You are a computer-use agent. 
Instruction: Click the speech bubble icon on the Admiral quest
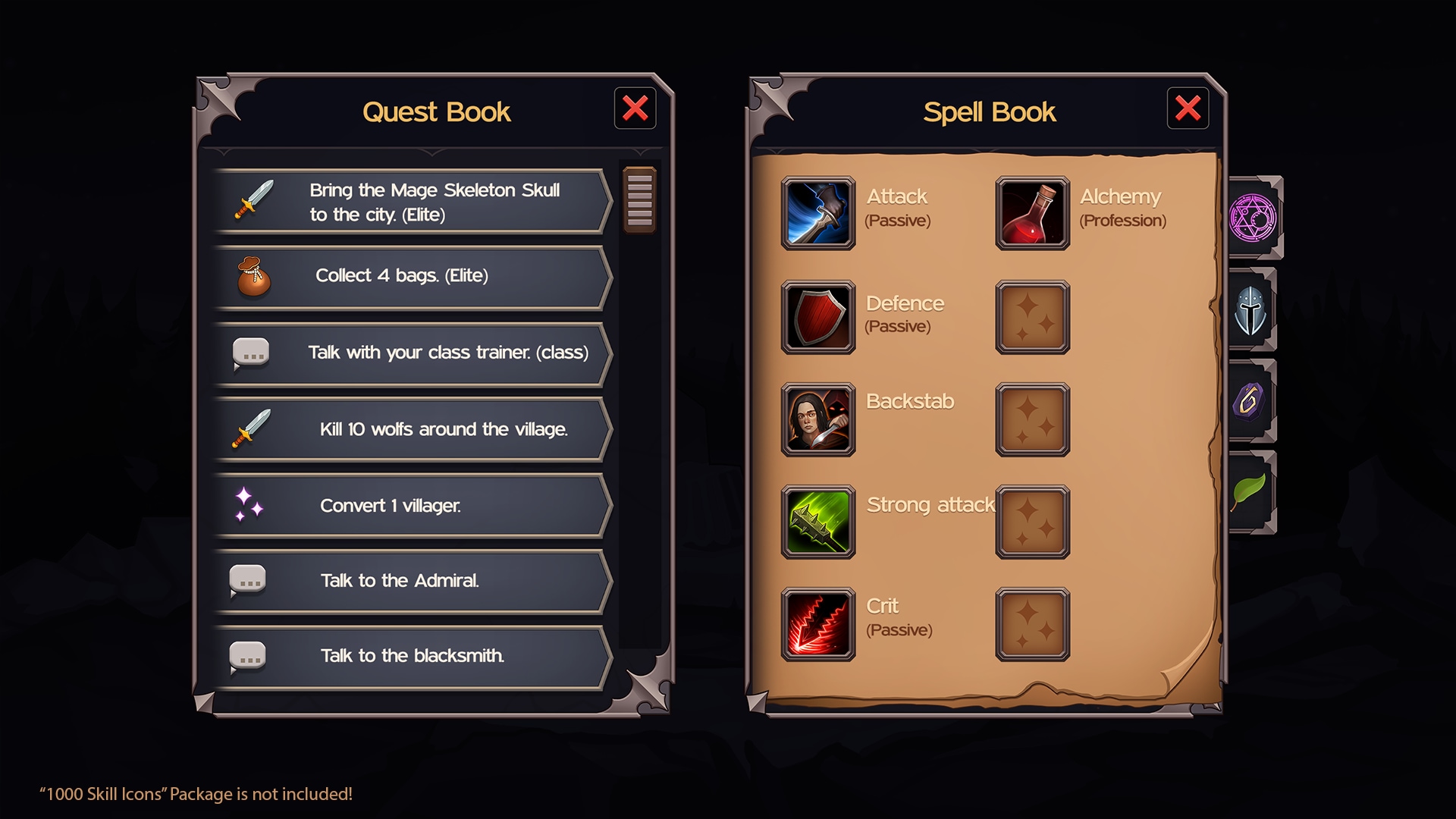click(249, 580)
